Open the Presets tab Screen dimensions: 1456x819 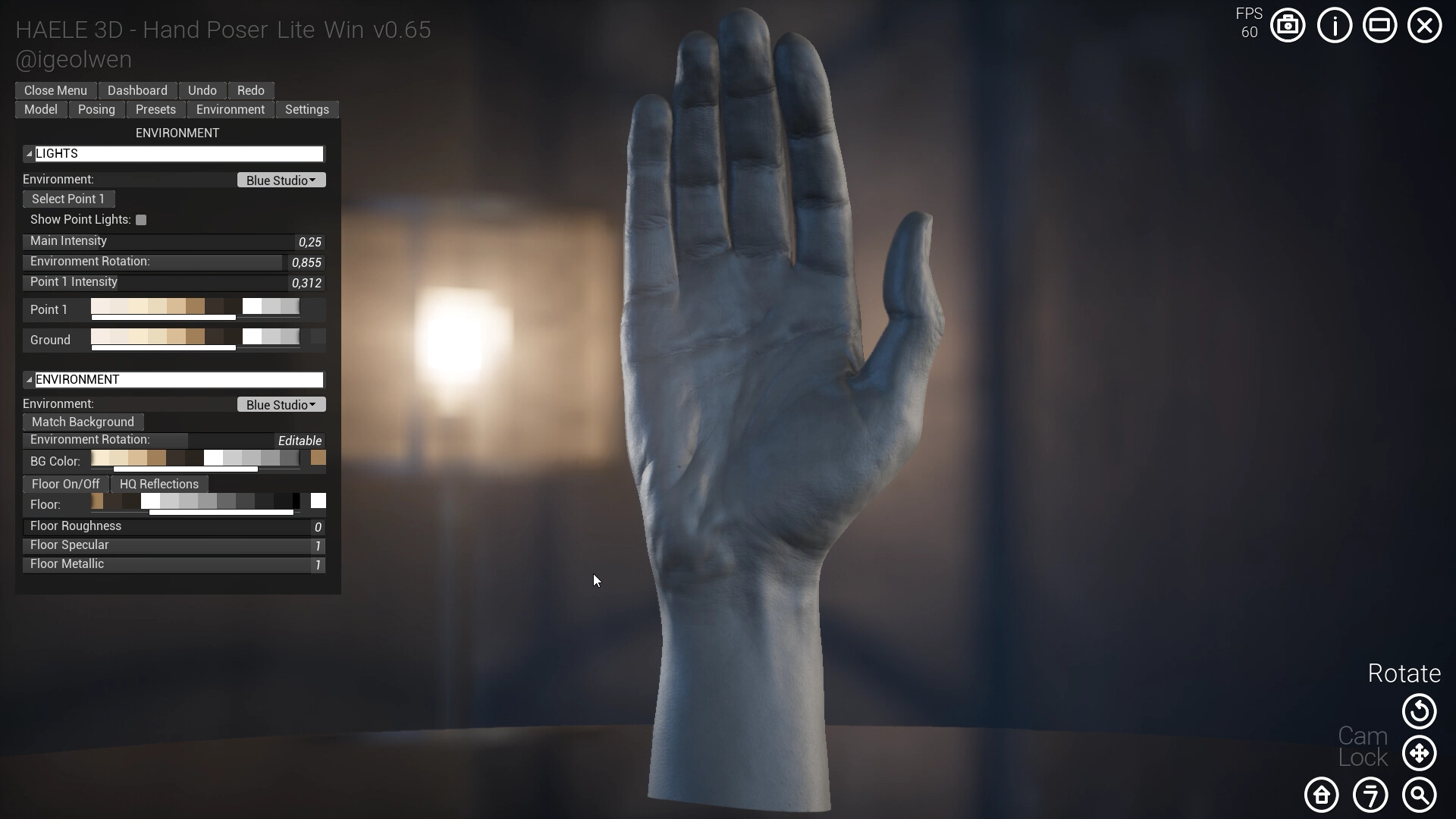click(x=155, y=109)
